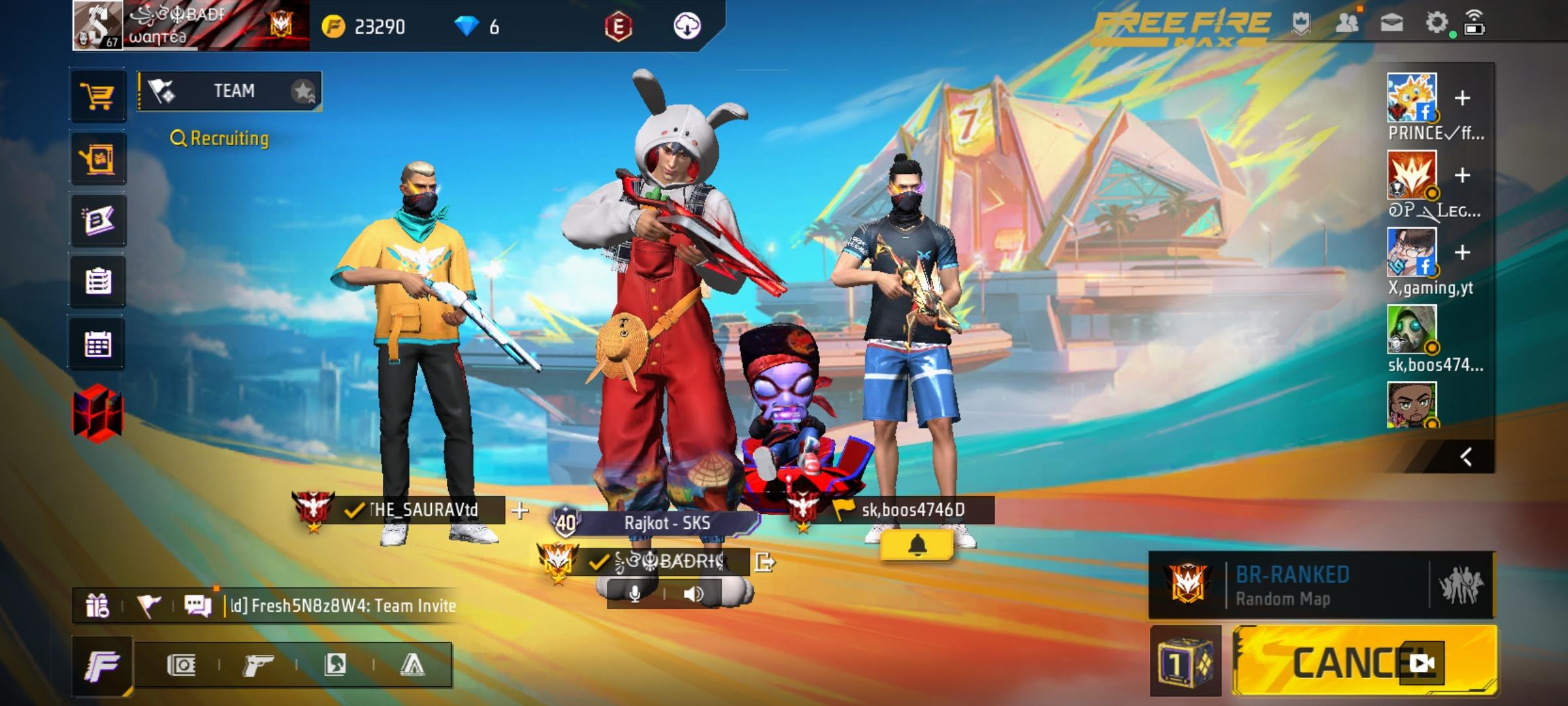Image resolution: width=1568 pixels, height=706 pixels.
Task: Open the Luck Royale gift machine icon
Action: [98, 158]
